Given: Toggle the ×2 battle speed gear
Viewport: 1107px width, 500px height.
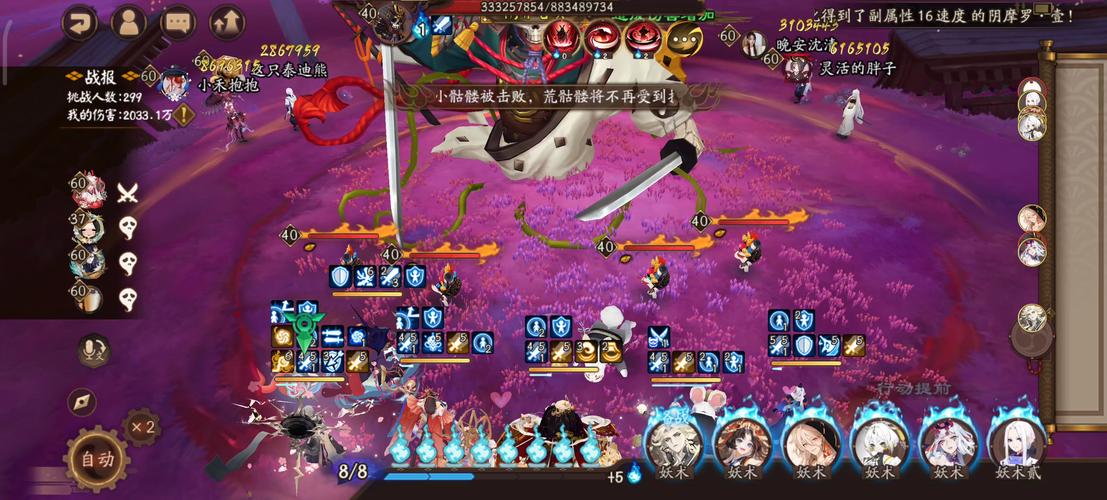Looking at the screenshot, I should [x=141, y=427].
